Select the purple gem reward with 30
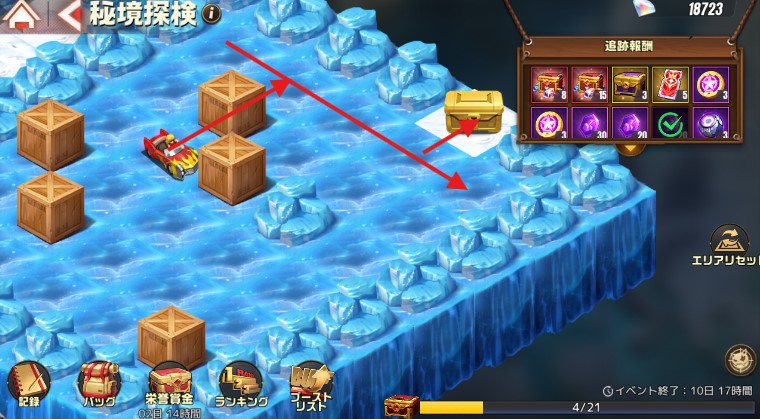The height and width of the screenshot is (419, 760). (590, 122)
